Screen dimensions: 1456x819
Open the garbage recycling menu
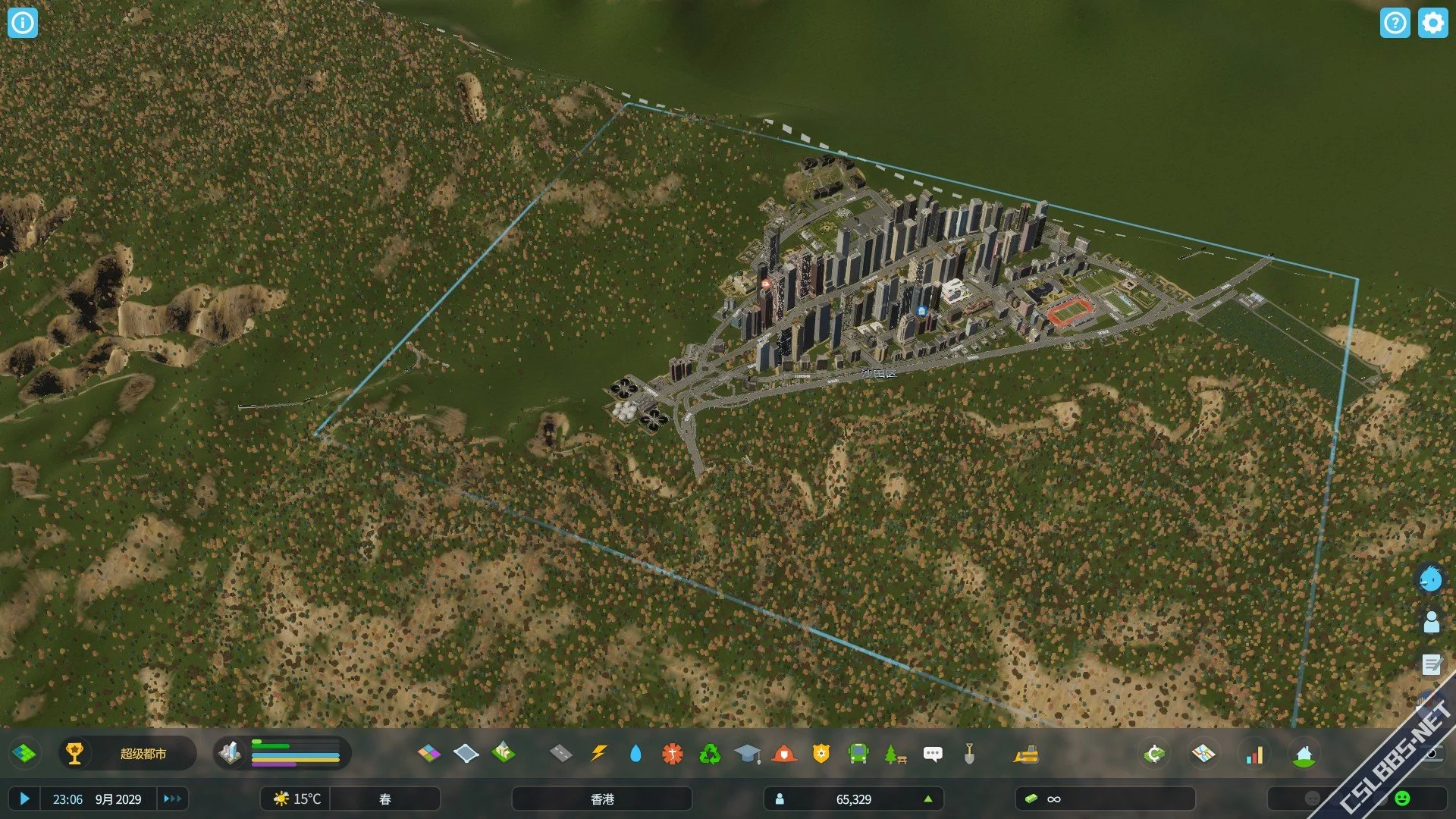coord(710,753)
